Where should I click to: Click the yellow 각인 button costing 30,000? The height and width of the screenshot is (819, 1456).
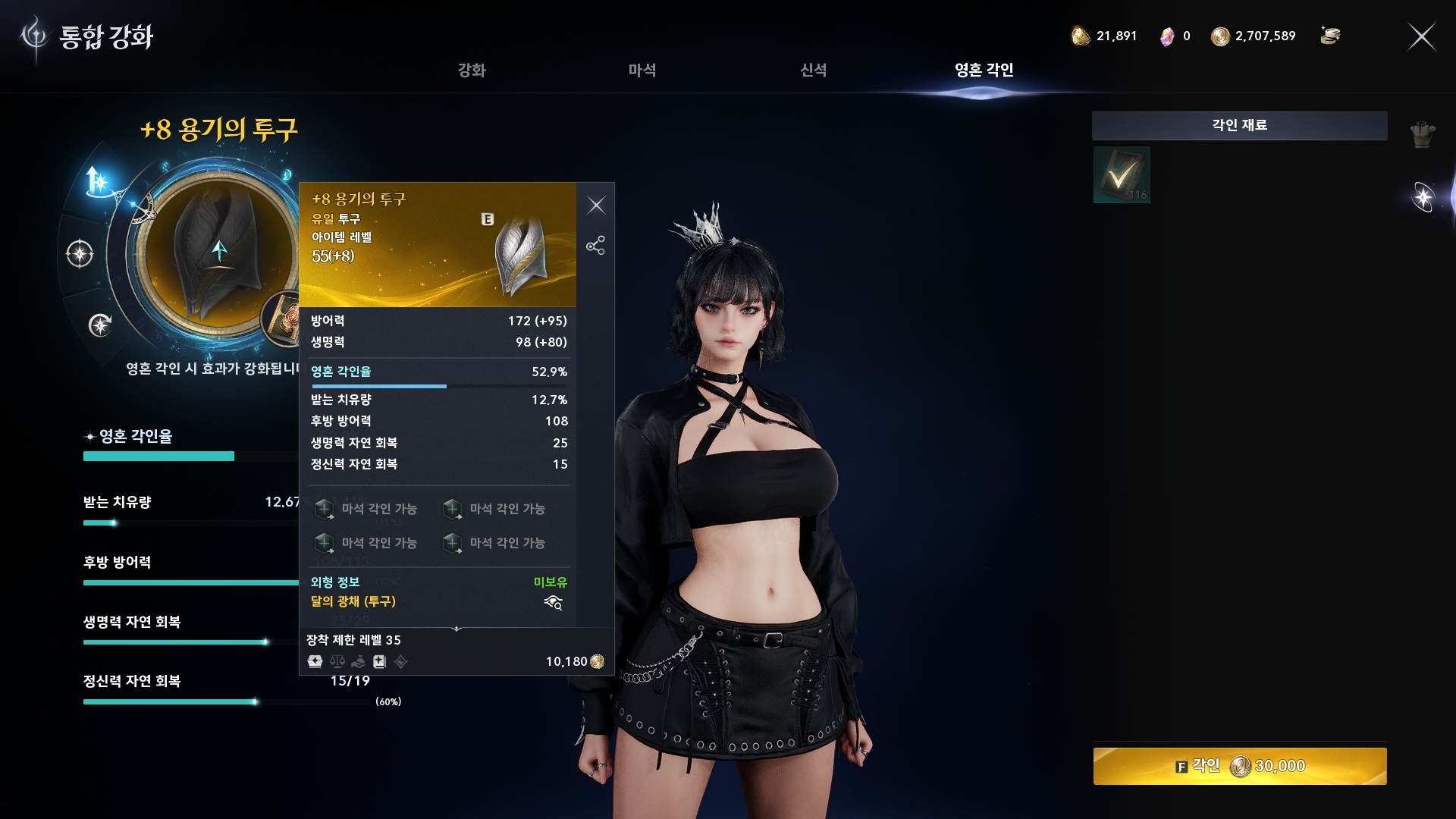[x=1239, y=766]
